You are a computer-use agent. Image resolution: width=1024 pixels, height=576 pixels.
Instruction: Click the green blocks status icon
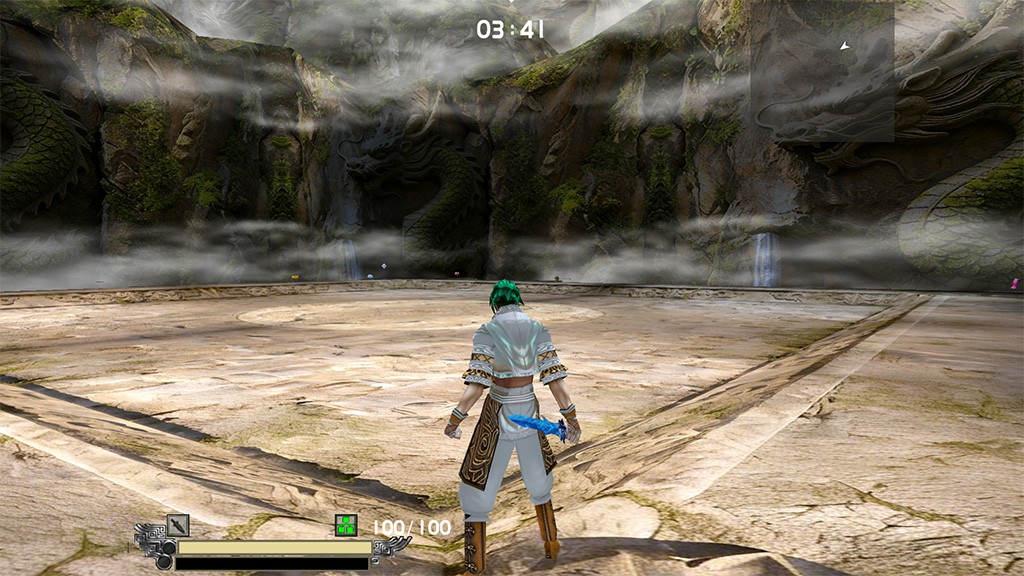click(x=346, y=525)
